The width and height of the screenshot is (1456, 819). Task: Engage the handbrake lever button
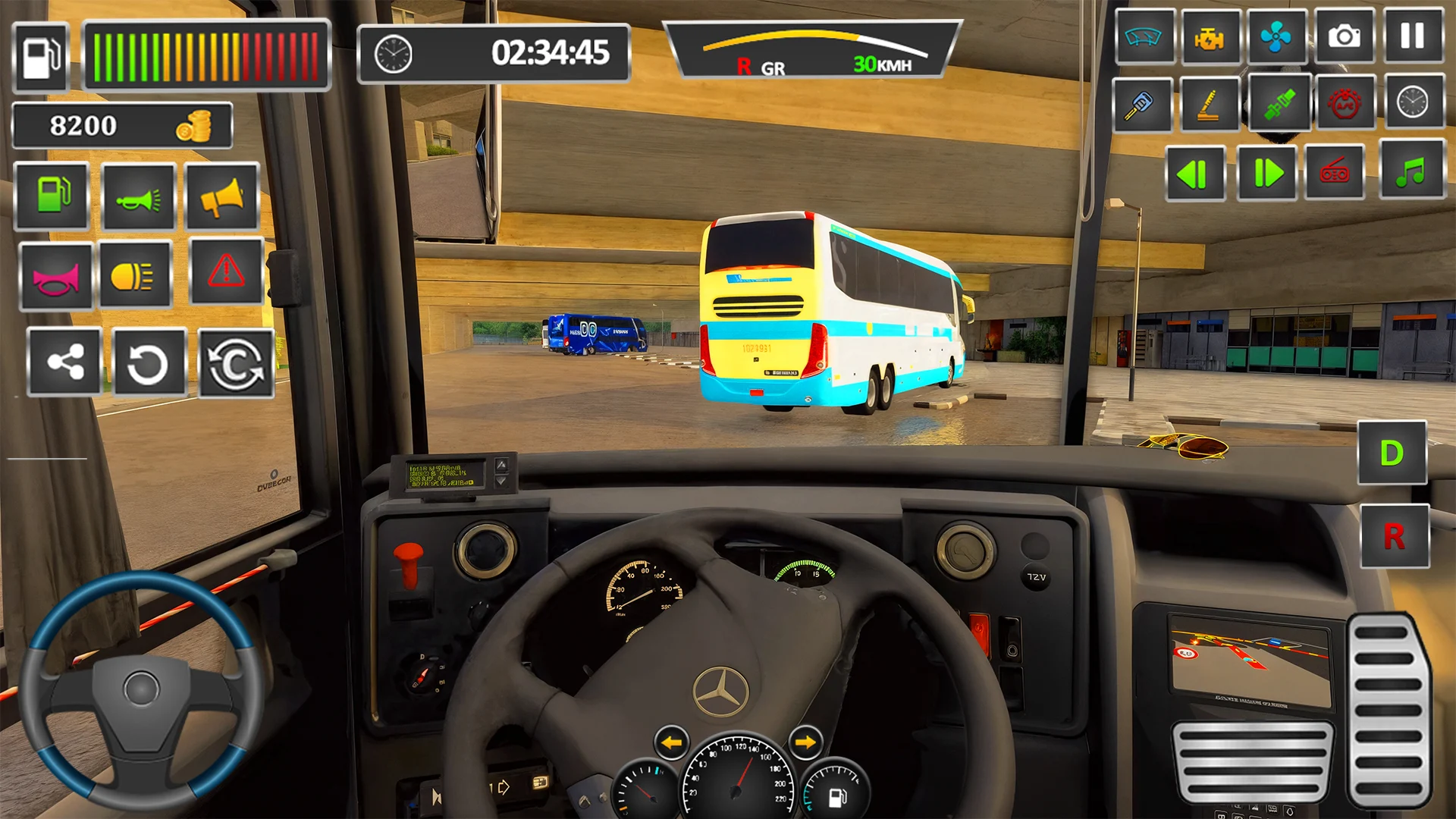[1209, 105]
